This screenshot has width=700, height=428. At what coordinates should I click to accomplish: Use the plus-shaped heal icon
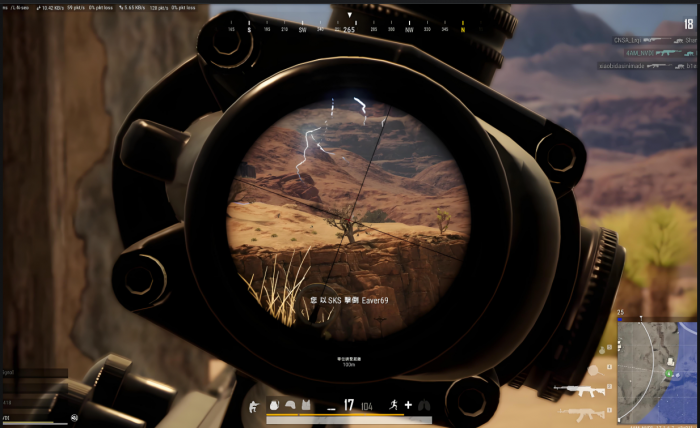point(408,404)
